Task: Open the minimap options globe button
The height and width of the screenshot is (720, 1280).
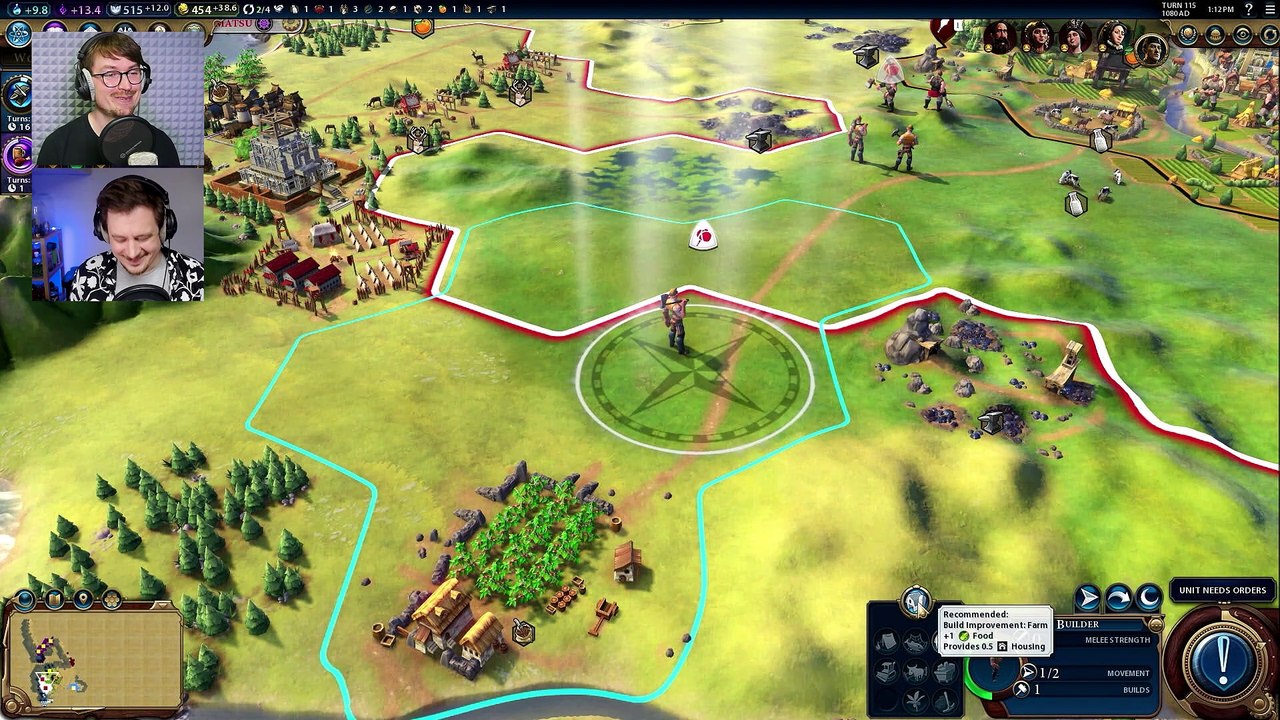Action: 25,599
